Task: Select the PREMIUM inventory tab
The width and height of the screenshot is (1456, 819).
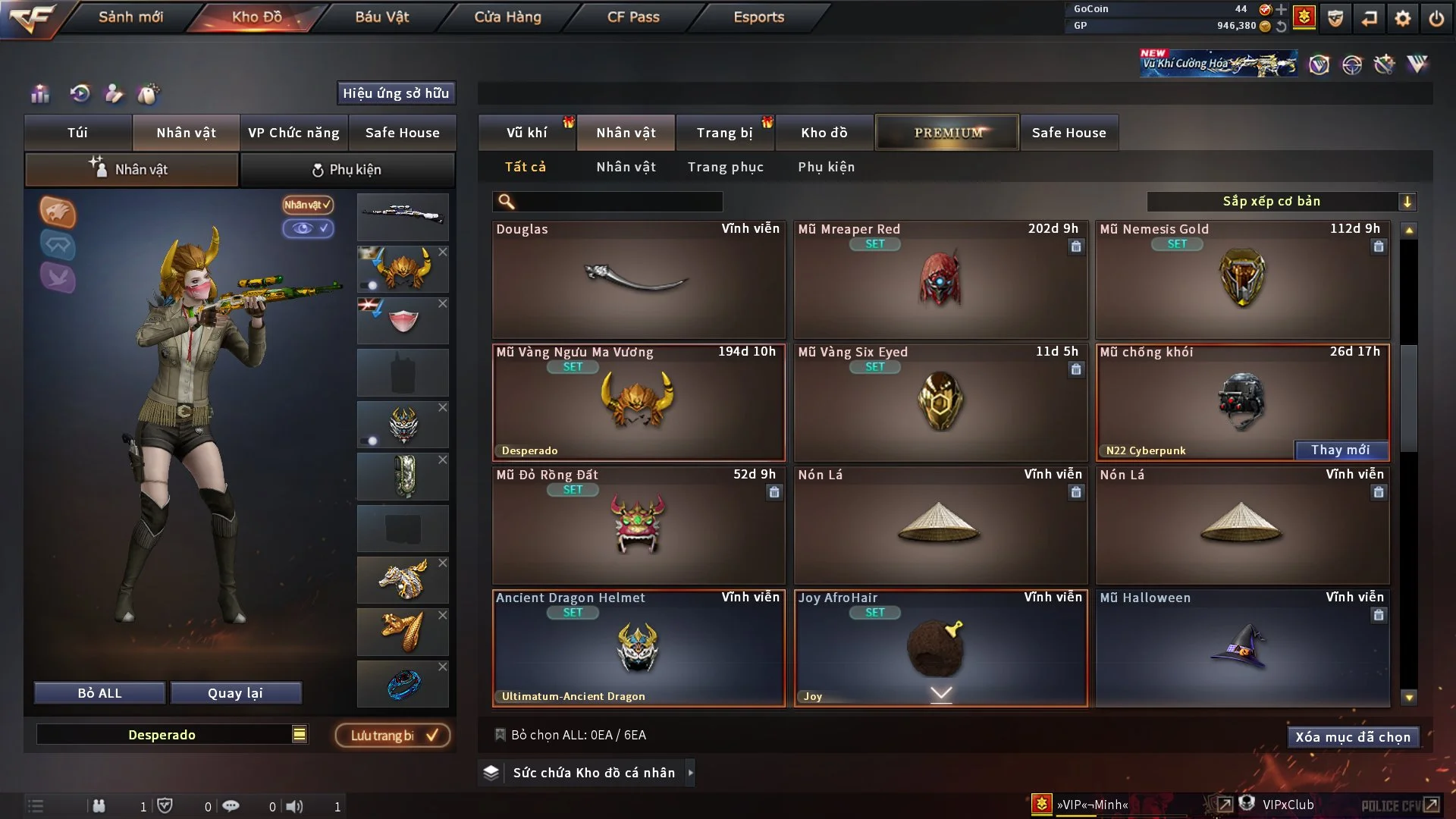Action: (947, 133)
